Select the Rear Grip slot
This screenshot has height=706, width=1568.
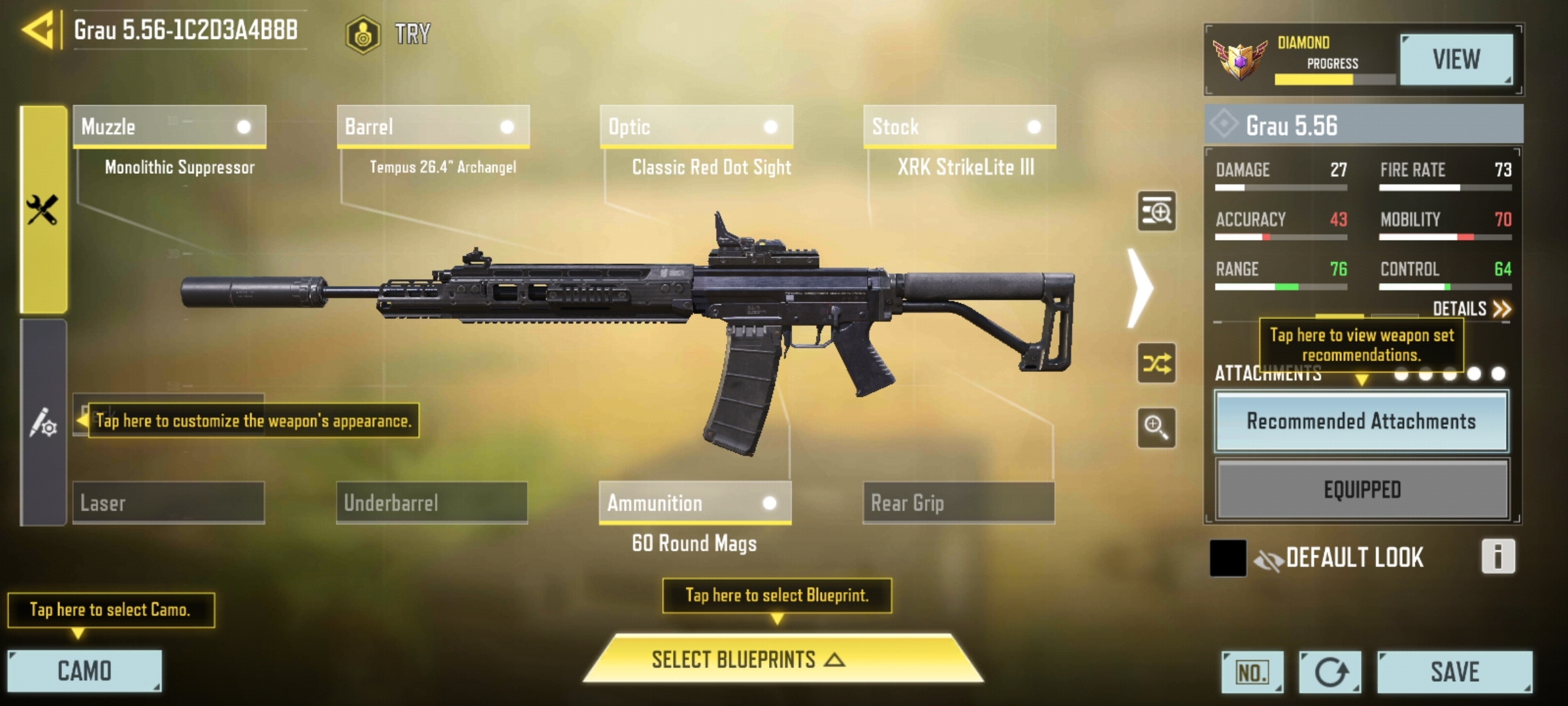[x=958, y=503]
